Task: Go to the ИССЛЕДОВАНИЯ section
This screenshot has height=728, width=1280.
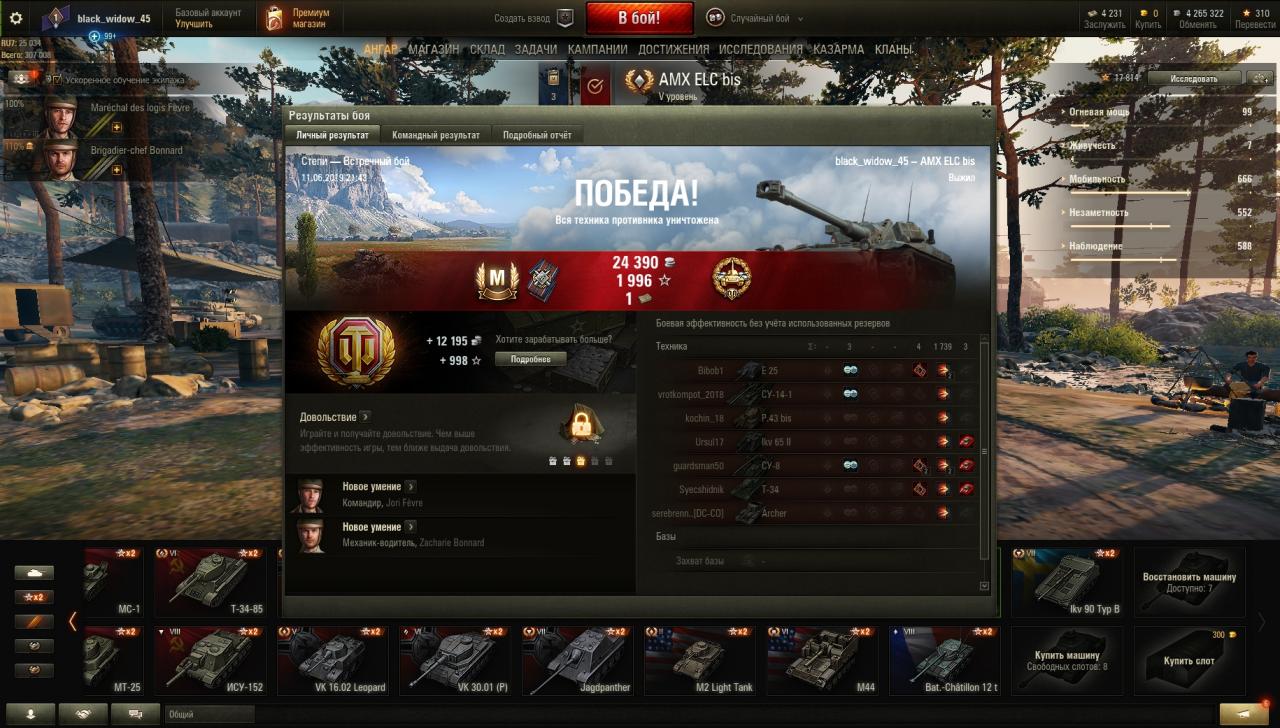Action: click(760, 49)
